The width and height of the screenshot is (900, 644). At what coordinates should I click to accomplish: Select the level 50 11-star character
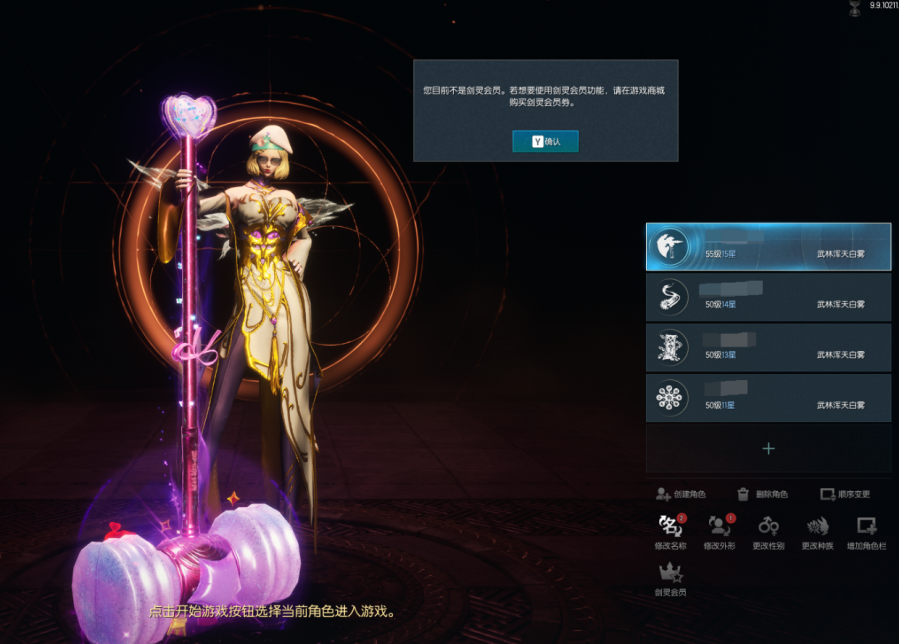pyautogui.click(x=768, y=398)
